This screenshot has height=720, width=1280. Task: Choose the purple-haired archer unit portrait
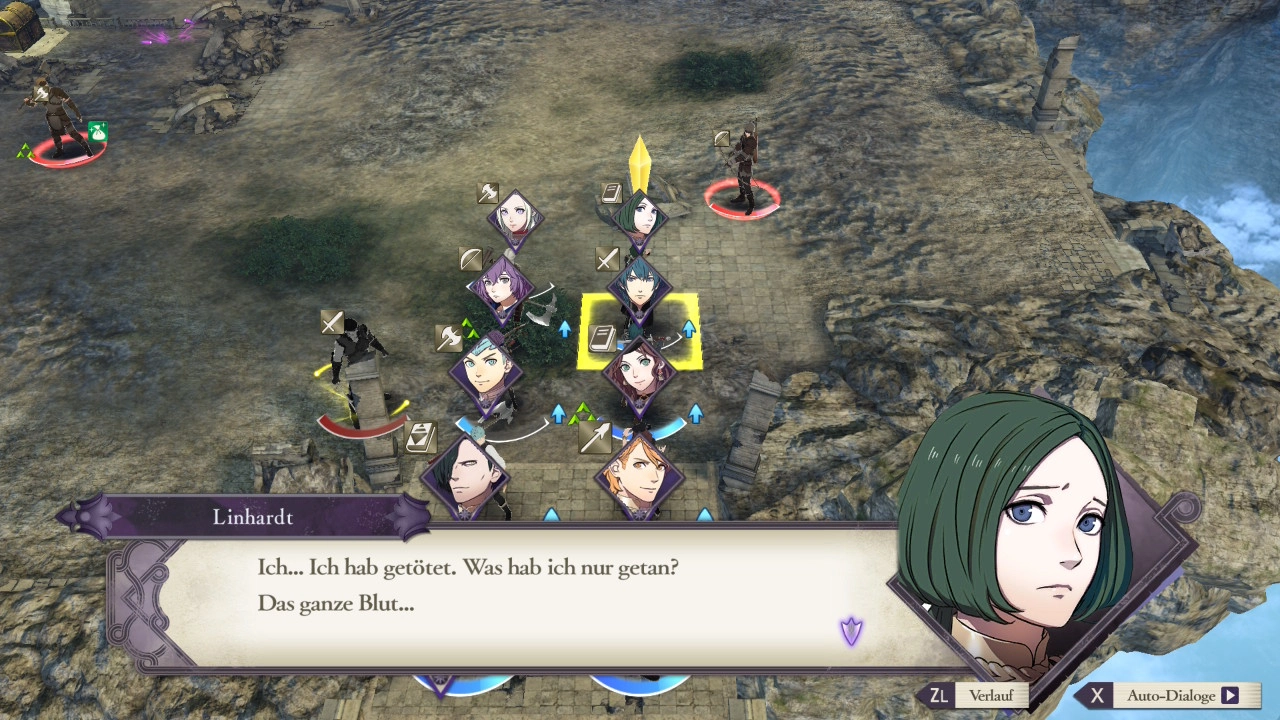(x=501, y=286)
